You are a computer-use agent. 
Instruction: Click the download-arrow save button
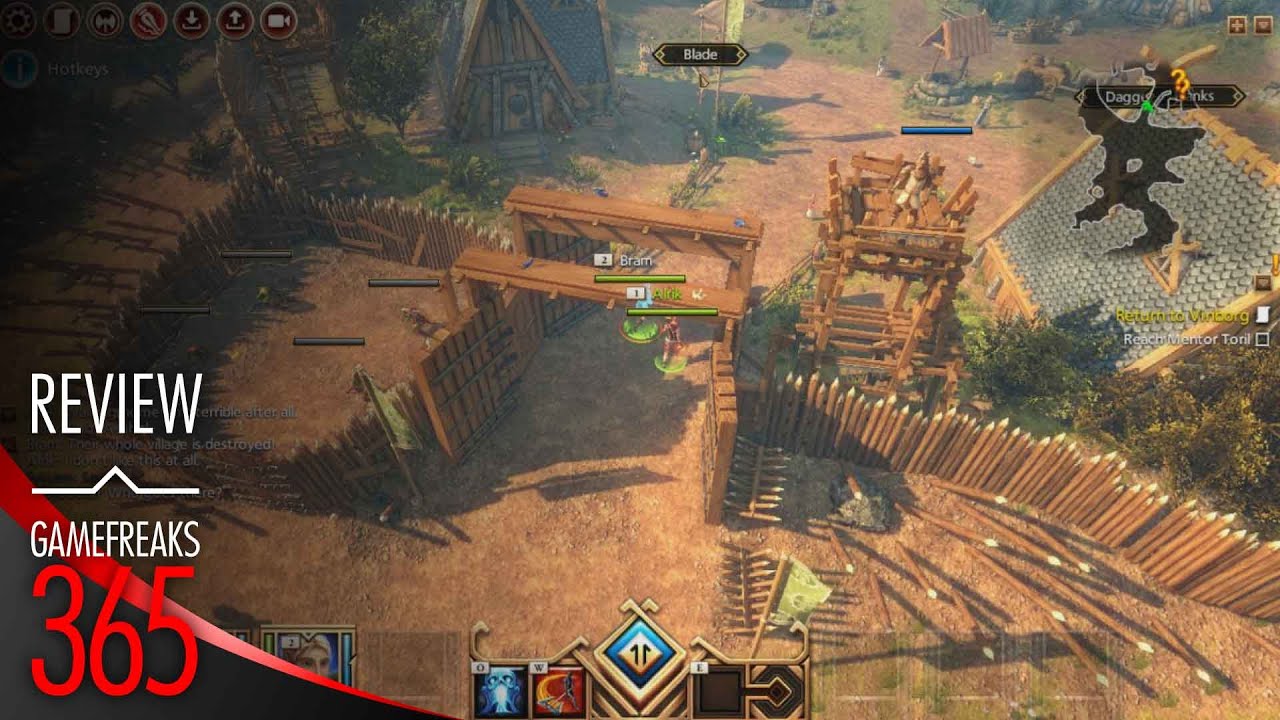[x=192, y=20]
